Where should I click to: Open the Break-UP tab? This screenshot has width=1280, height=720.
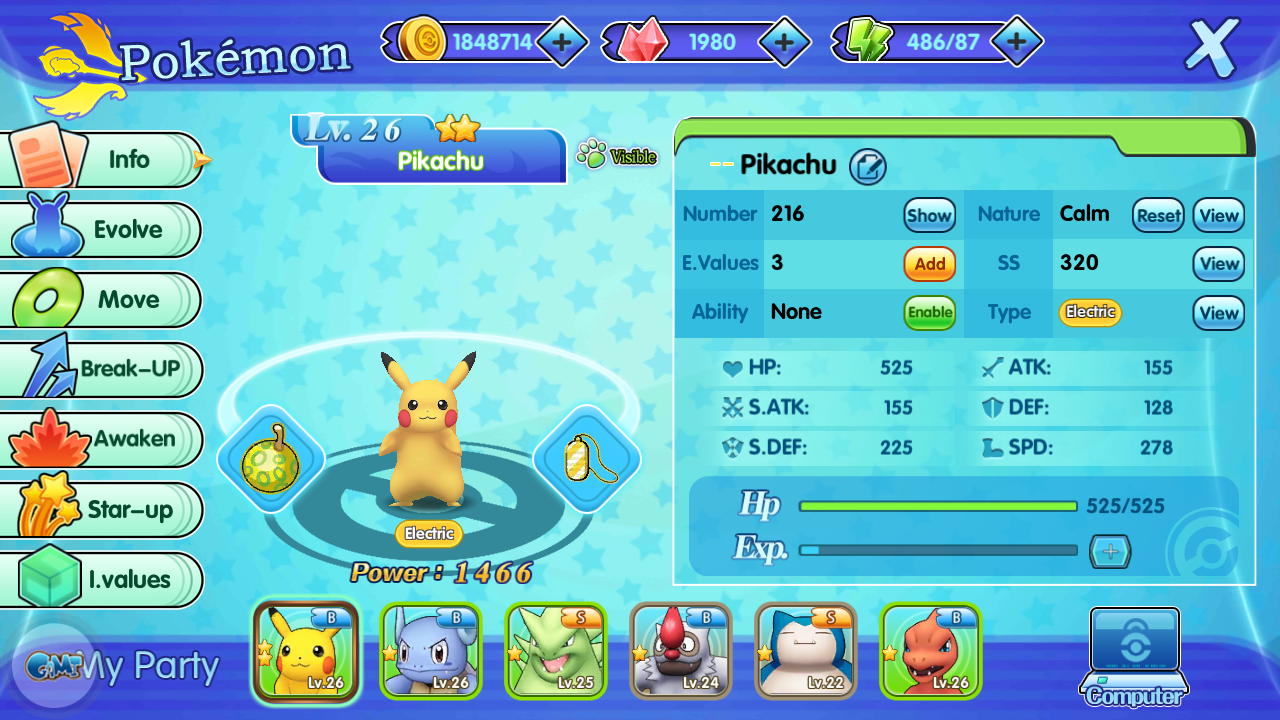tap(104, 369)
